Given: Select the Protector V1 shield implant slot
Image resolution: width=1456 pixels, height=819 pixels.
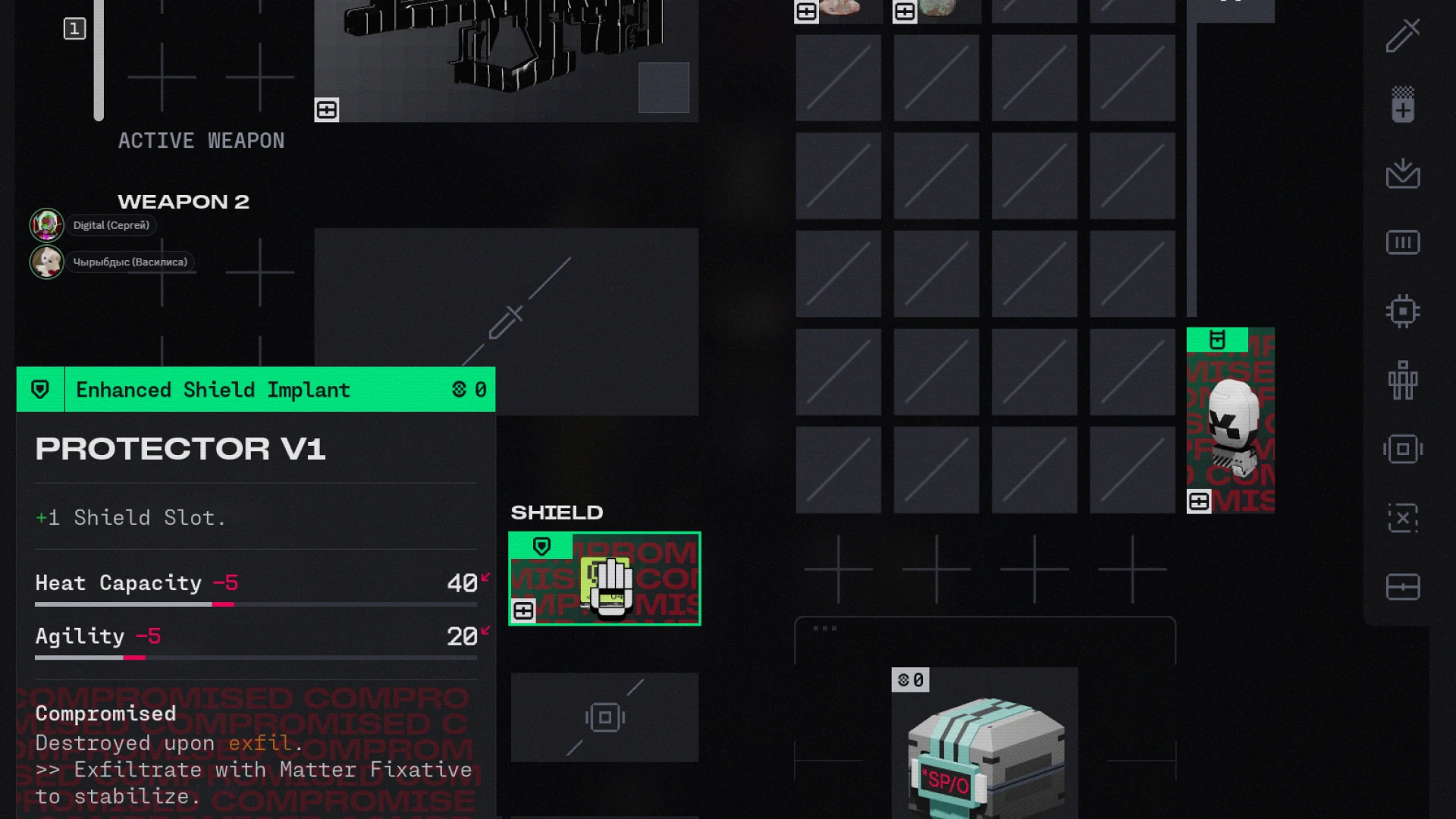Looking at the screenshot, I should coord(604,579).
